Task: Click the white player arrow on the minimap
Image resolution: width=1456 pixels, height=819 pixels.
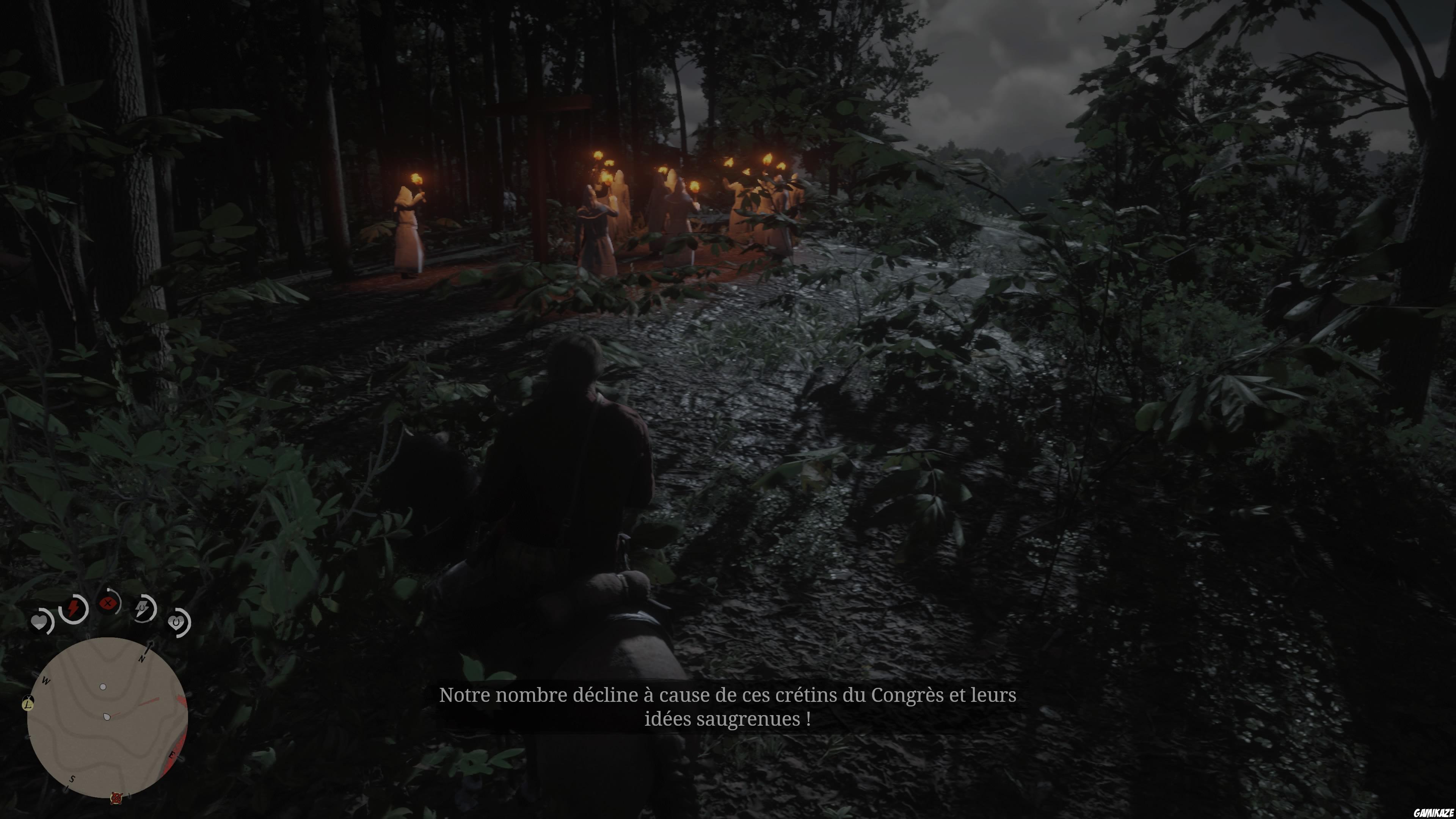Action: coord(106,716)
